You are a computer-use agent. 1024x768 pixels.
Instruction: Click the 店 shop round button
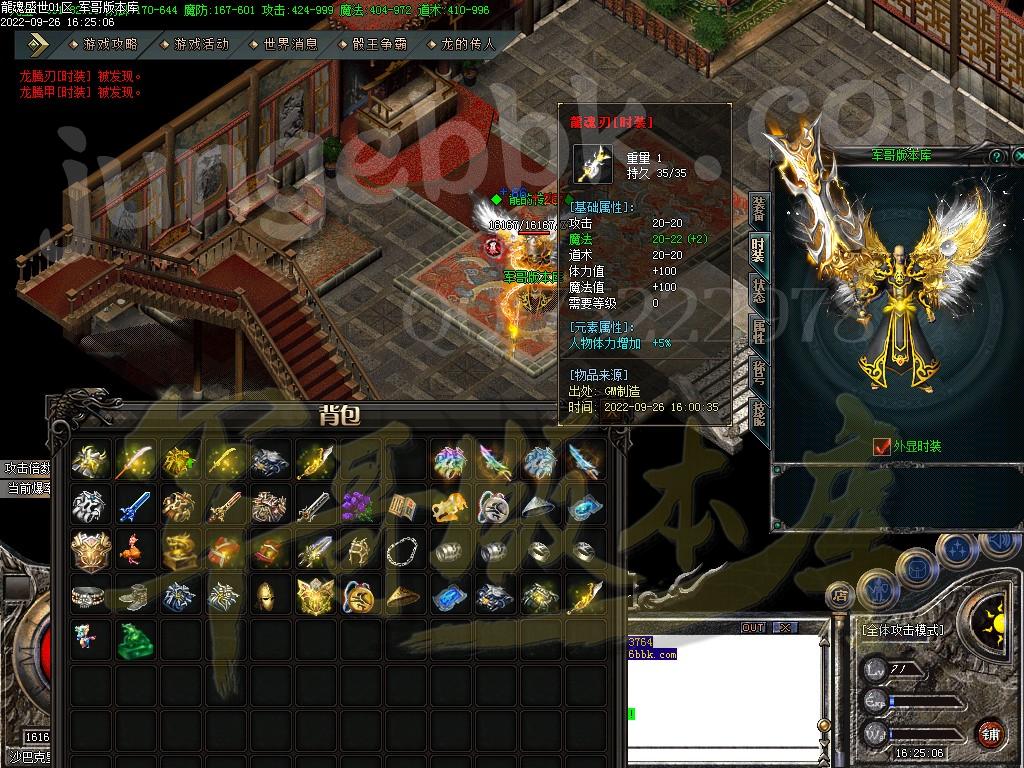click(x=843, y=595)
